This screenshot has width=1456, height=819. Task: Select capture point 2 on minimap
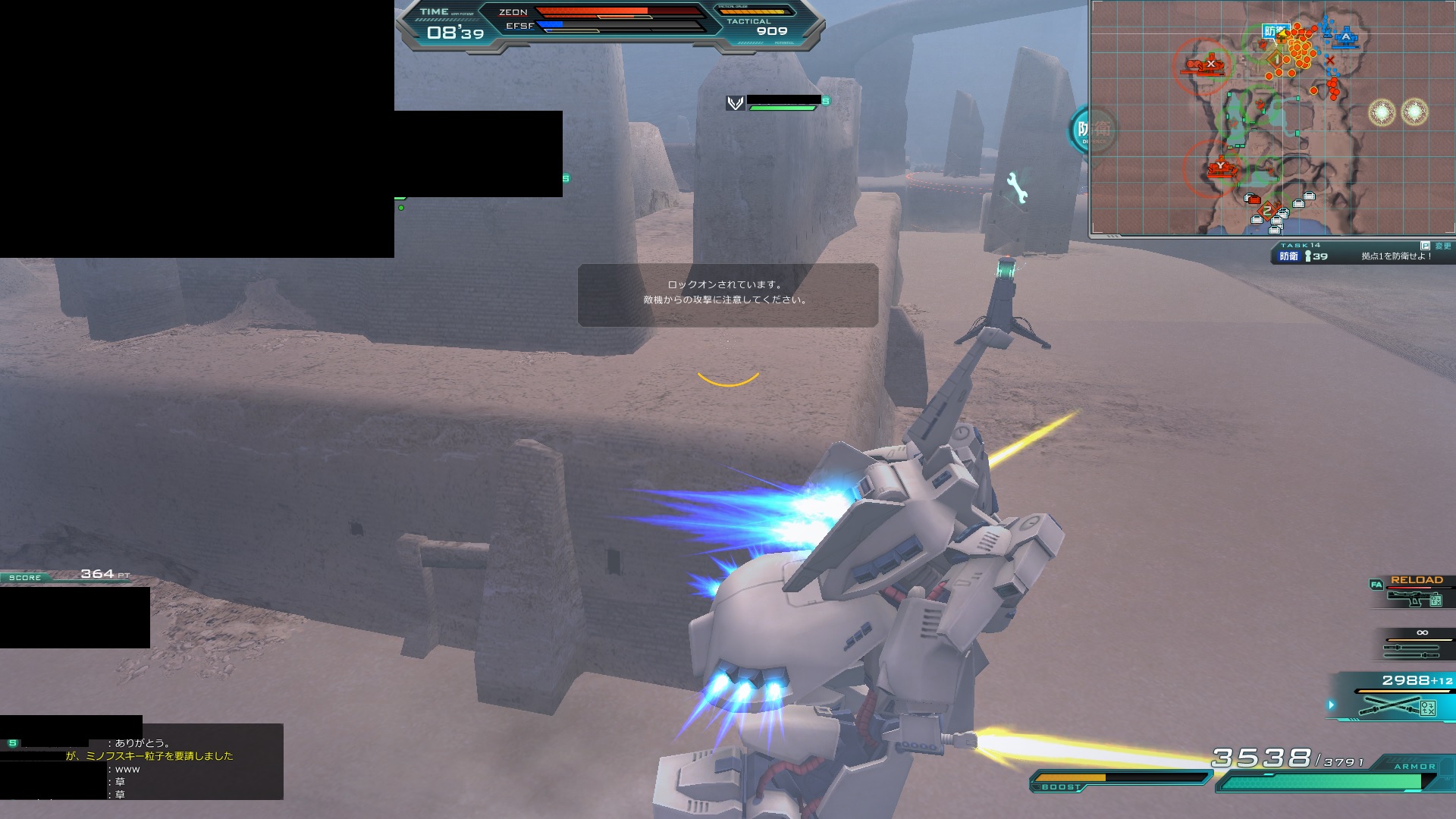tap(1267, 212)
